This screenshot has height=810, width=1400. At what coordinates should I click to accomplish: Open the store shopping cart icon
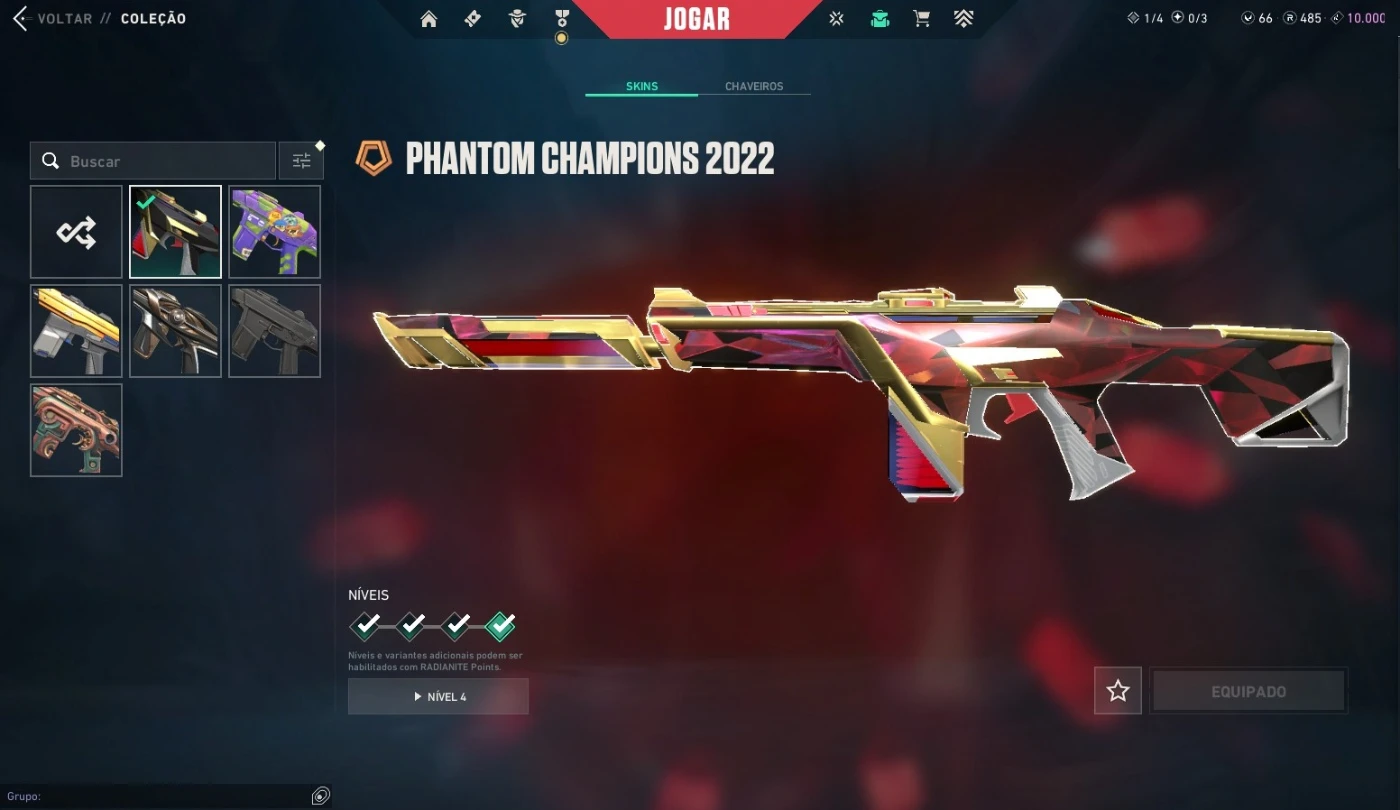[921, 19]
